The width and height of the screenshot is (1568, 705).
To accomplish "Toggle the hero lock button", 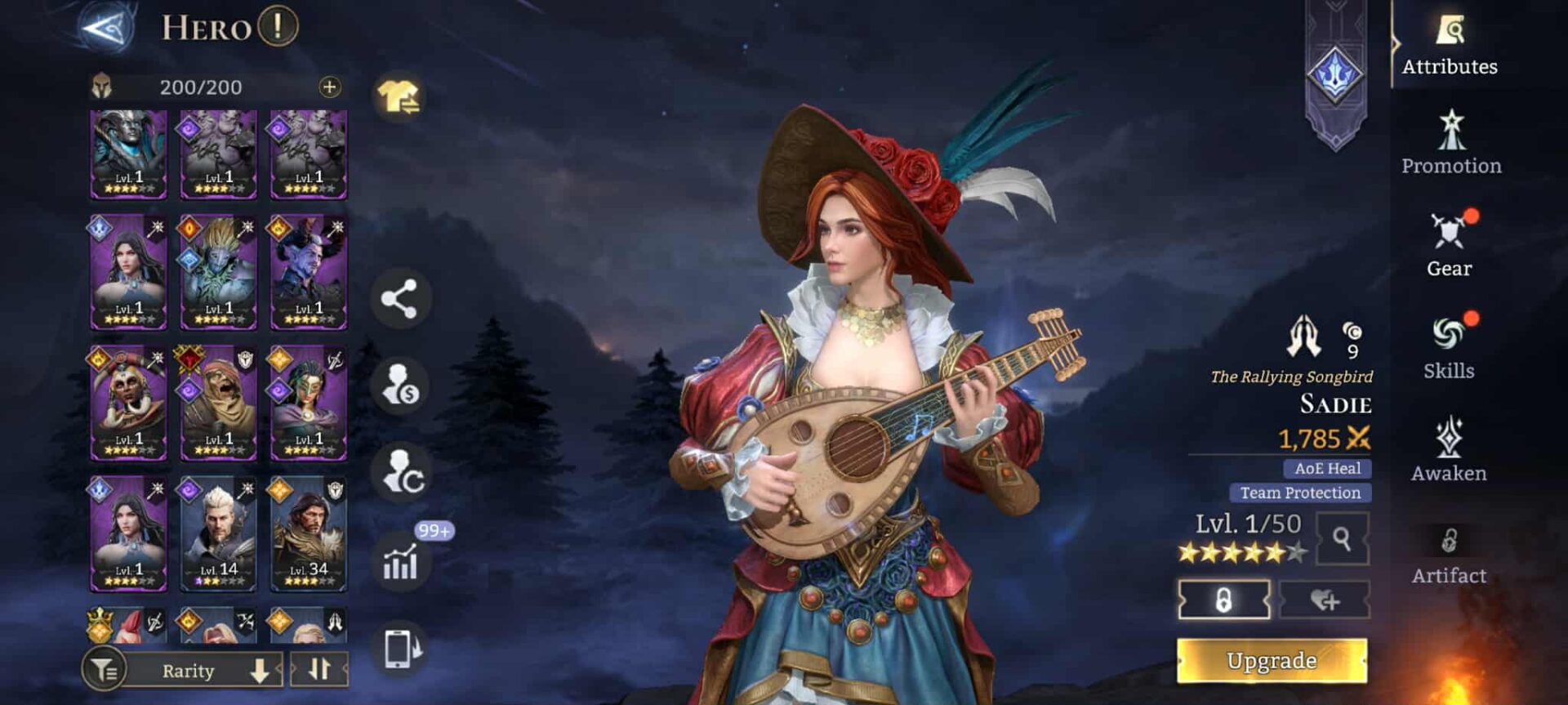I will pos(1223,600).
